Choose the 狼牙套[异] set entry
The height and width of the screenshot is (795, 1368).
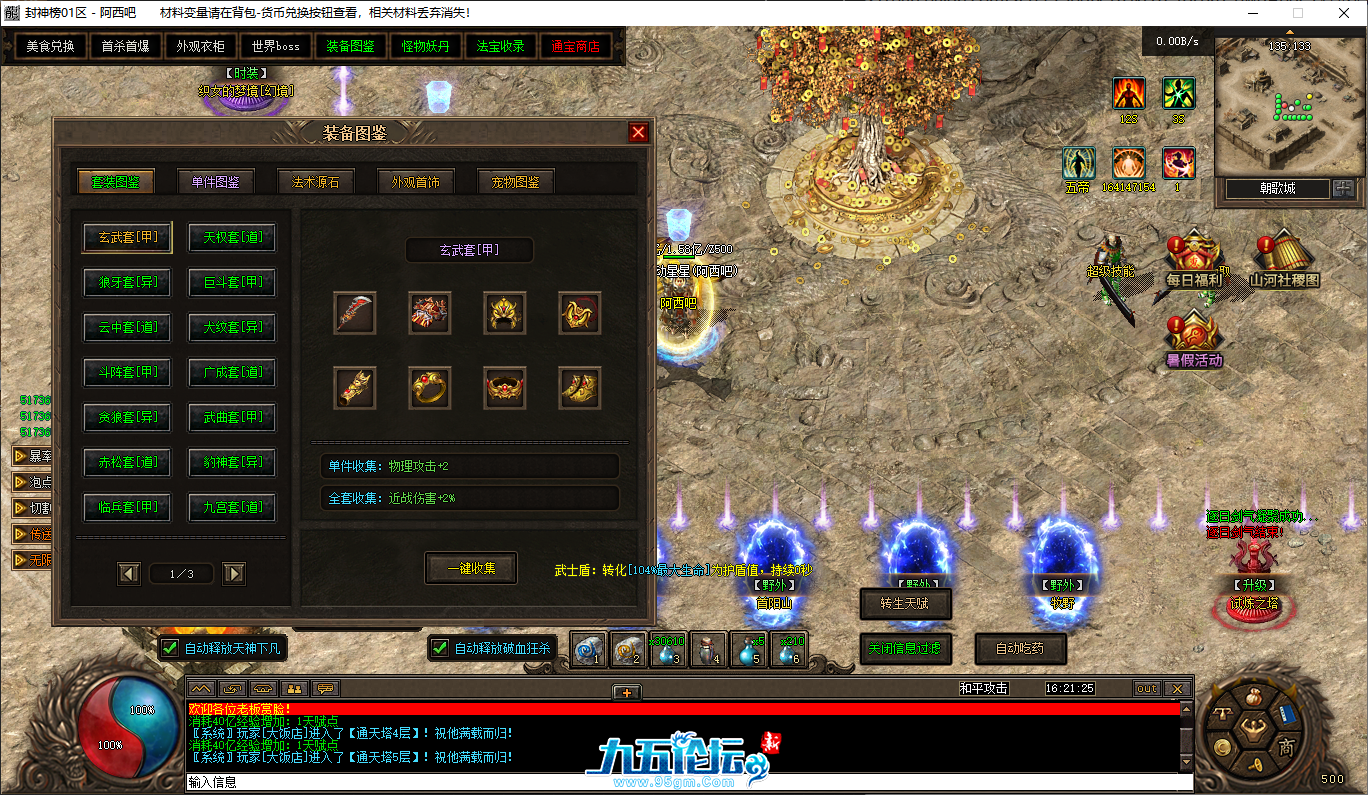coord(128,283)
